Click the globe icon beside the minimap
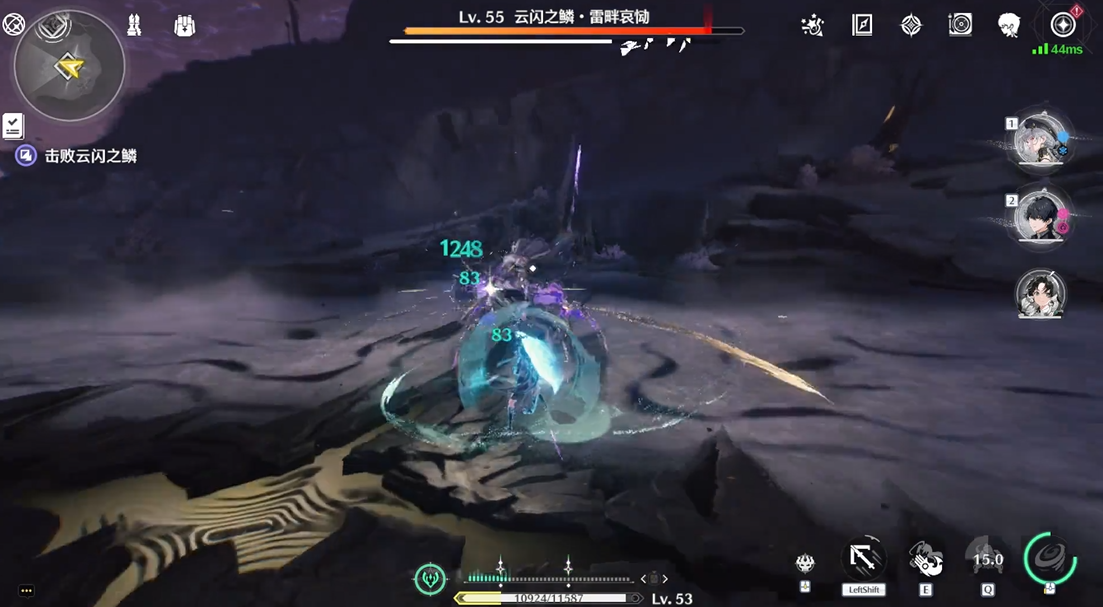The image size is (1103, 607). click(13, 25)
